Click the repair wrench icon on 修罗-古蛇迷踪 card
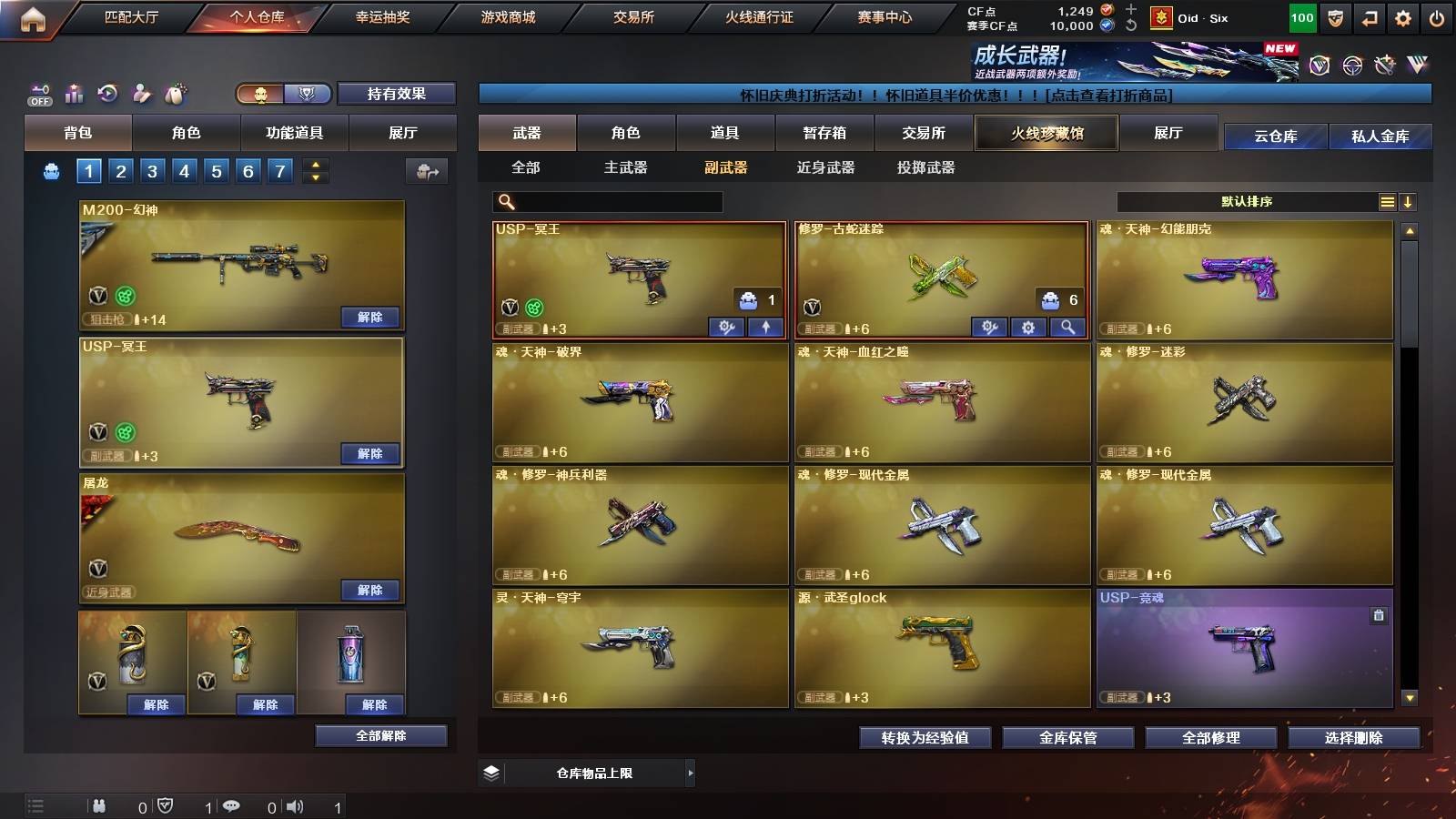1456x819 pixels. tap(991, 326)
